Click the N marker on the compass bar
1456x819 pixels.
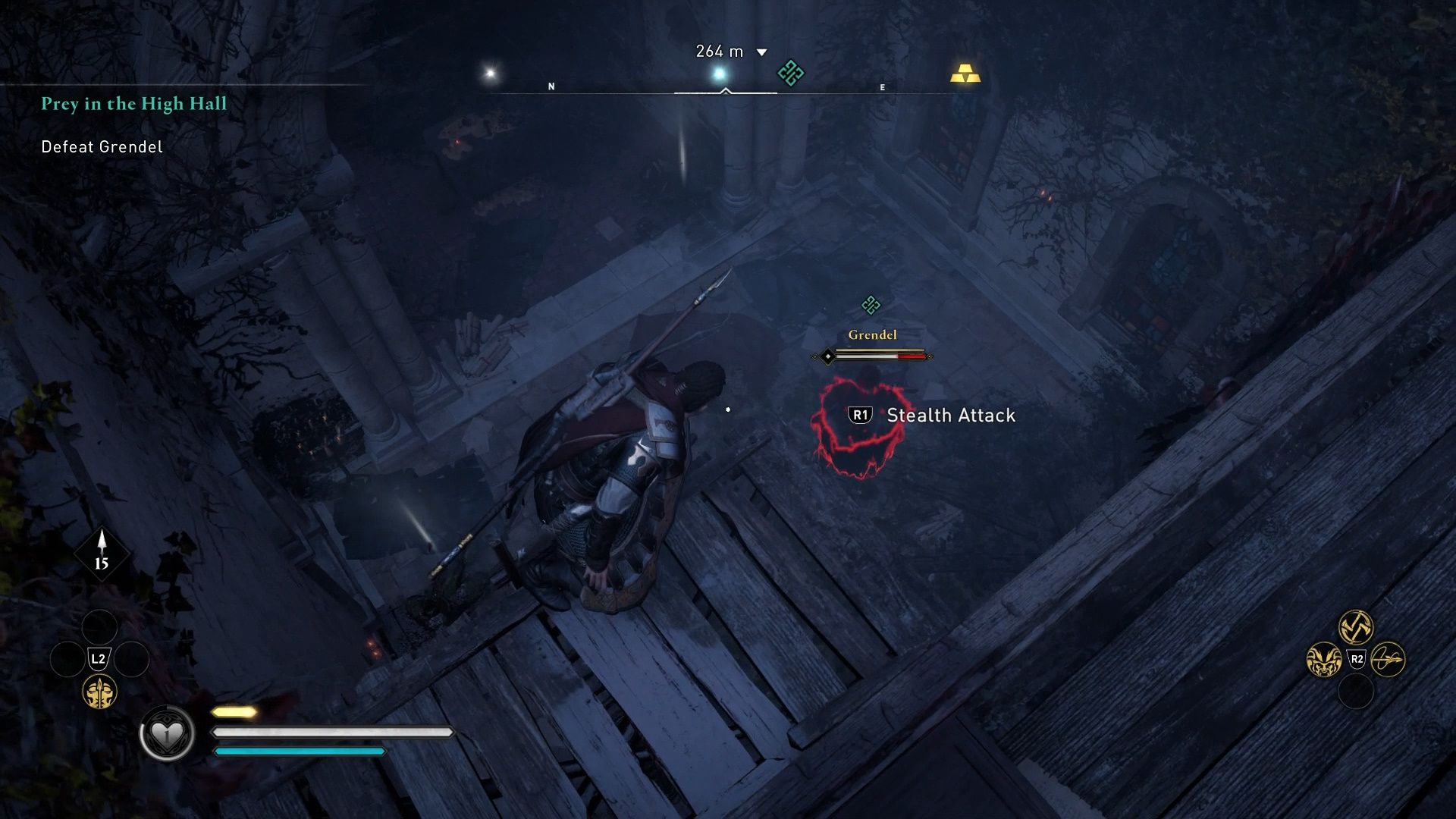point(551,86)
